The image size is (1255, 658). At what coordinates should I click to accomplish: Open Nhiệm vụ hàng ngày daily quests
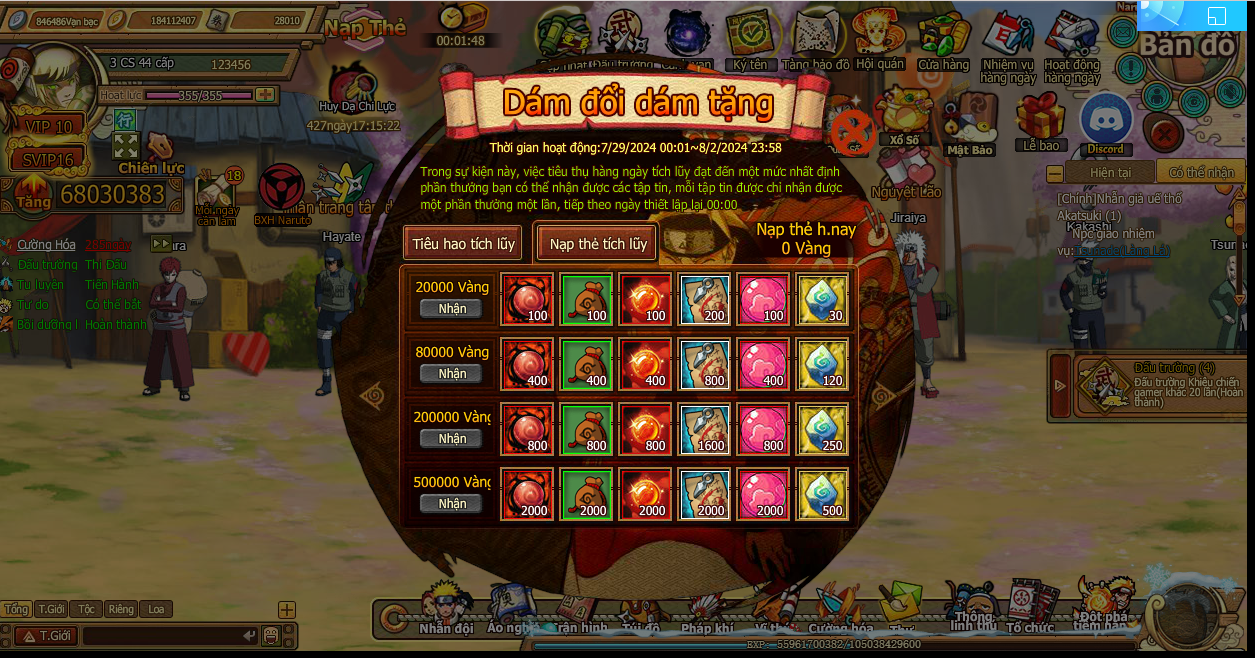point(1007,45)
